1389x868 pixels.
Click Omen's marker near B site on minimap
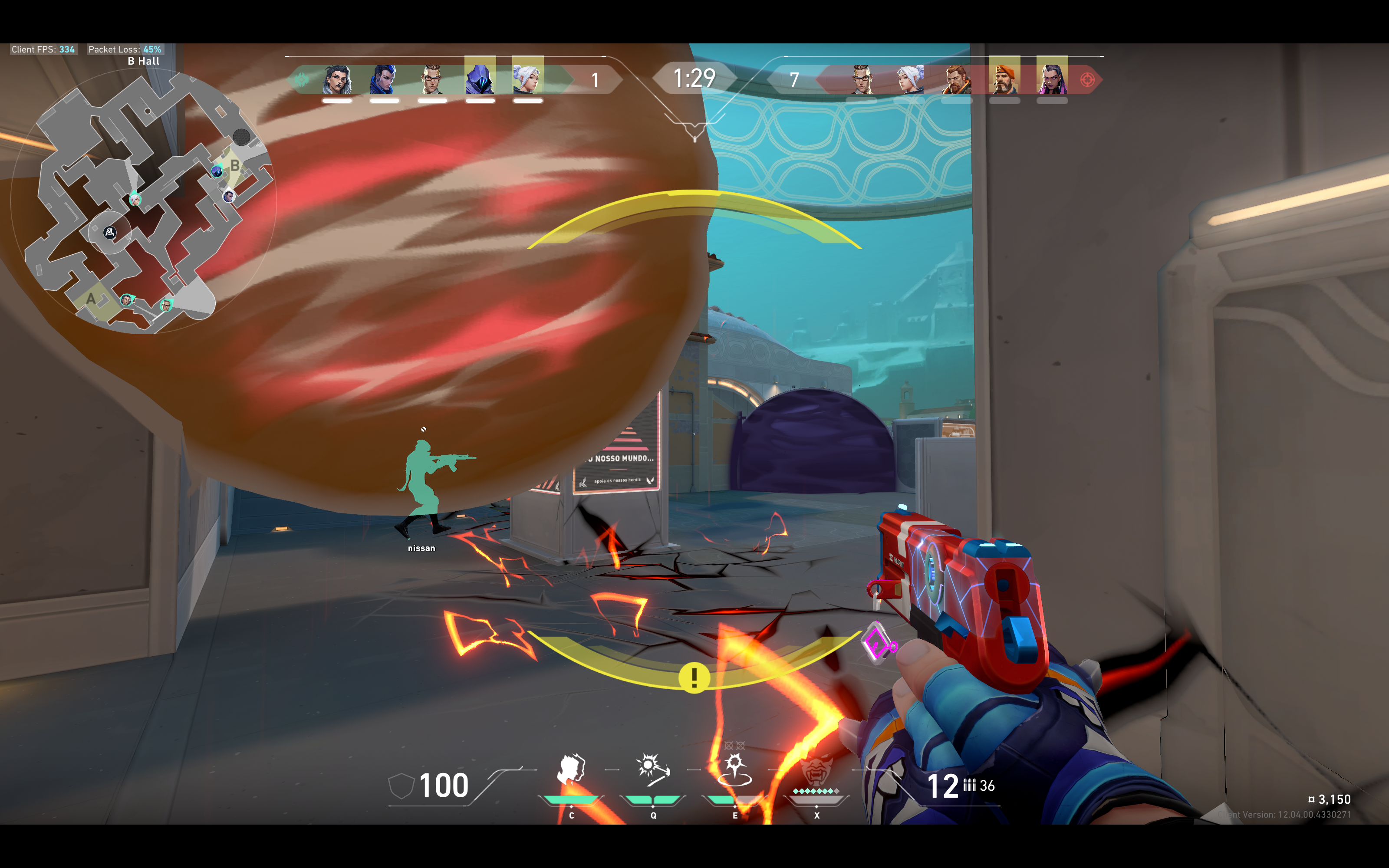coord(217,171)
